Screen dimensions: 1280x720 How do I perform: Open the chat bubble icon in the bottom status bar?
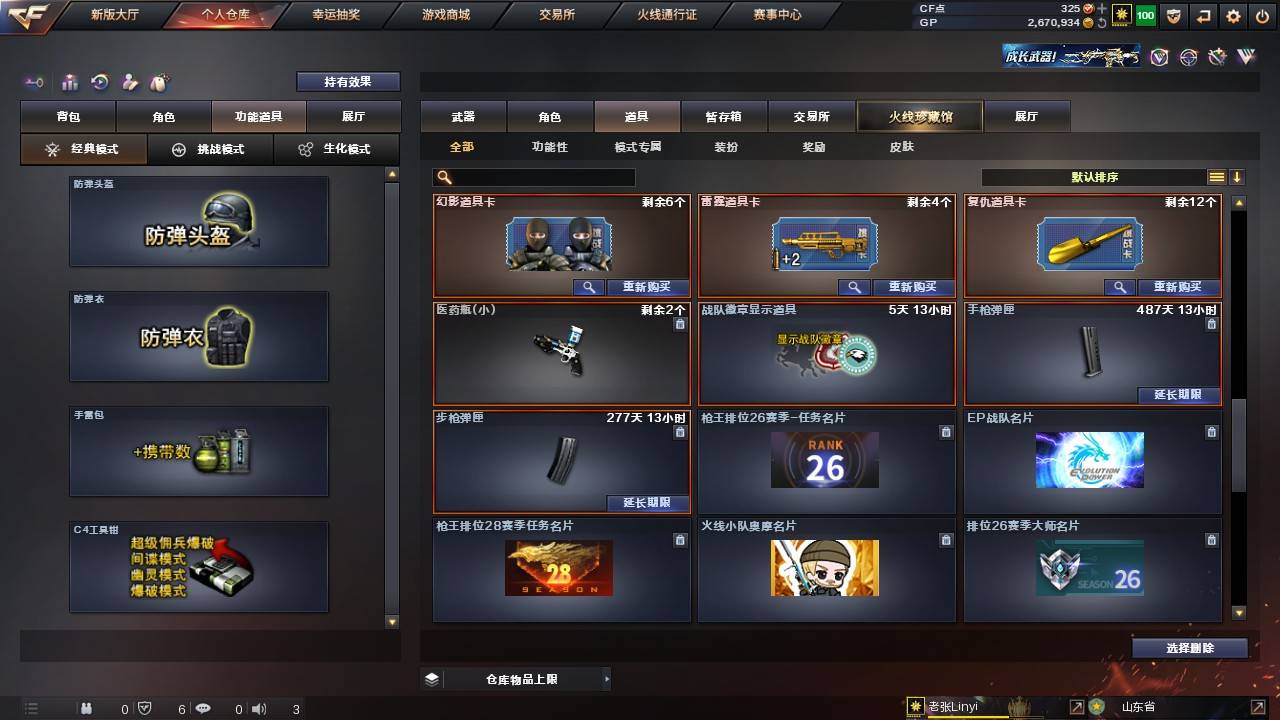coord(203,708)
